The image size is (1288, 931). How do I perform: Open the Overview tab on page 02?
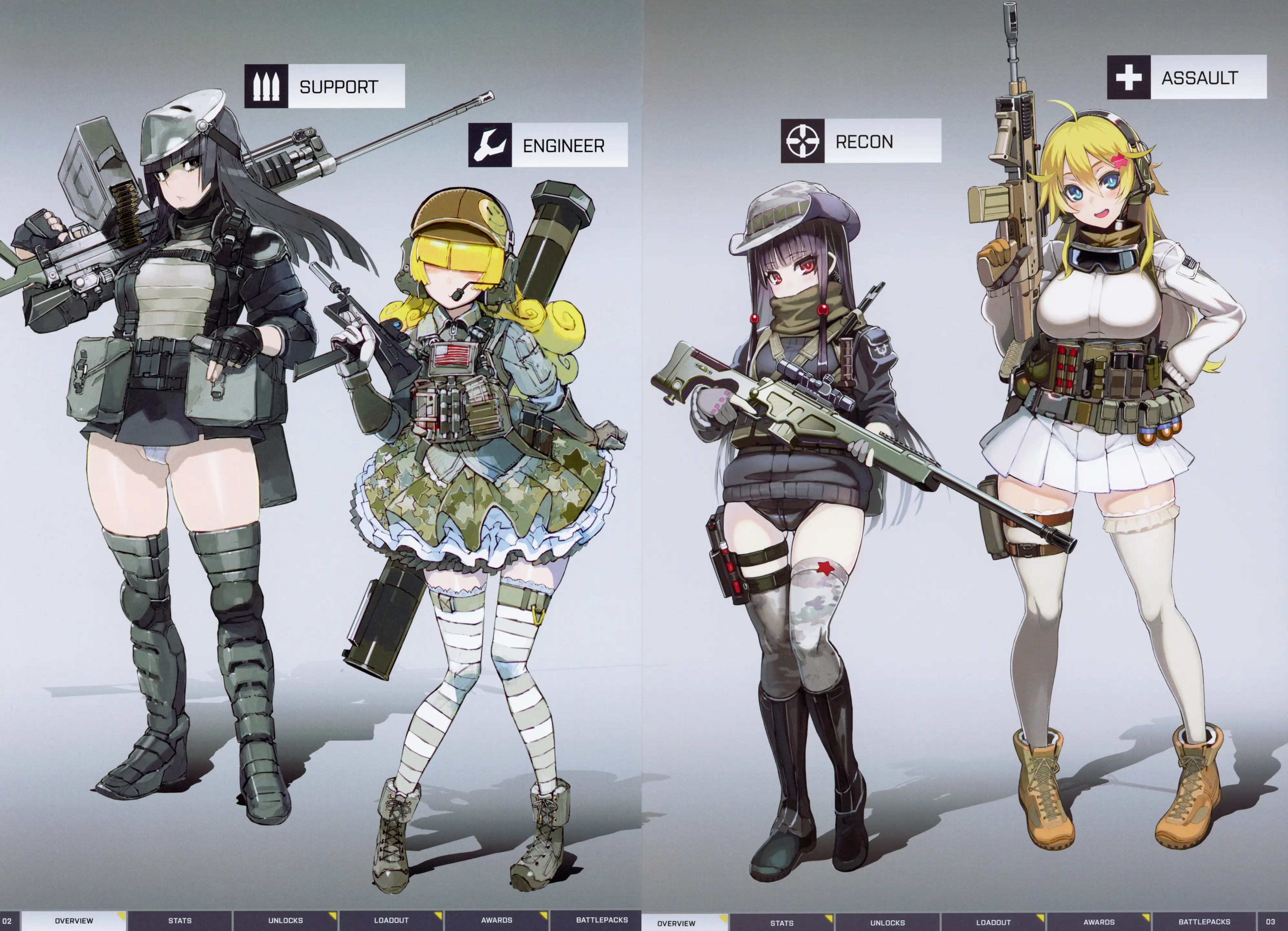point(74,920)
